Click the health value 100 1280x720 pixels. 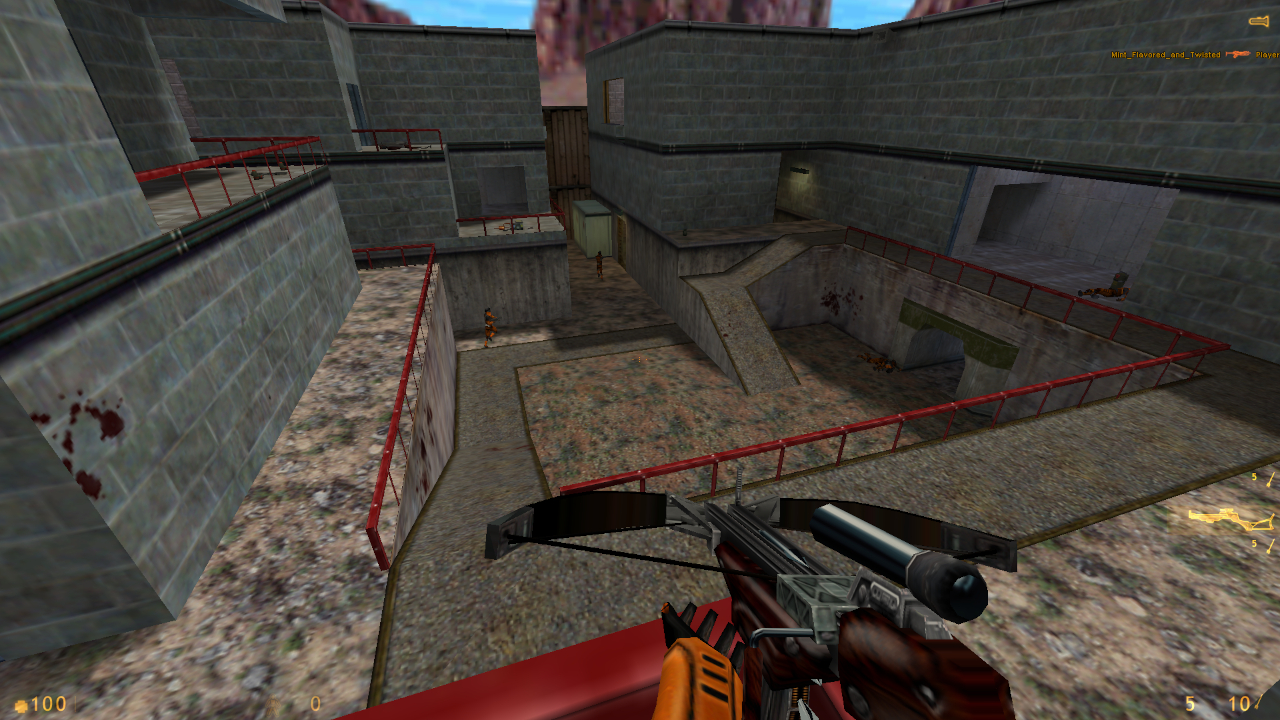[x=47, y=703]
